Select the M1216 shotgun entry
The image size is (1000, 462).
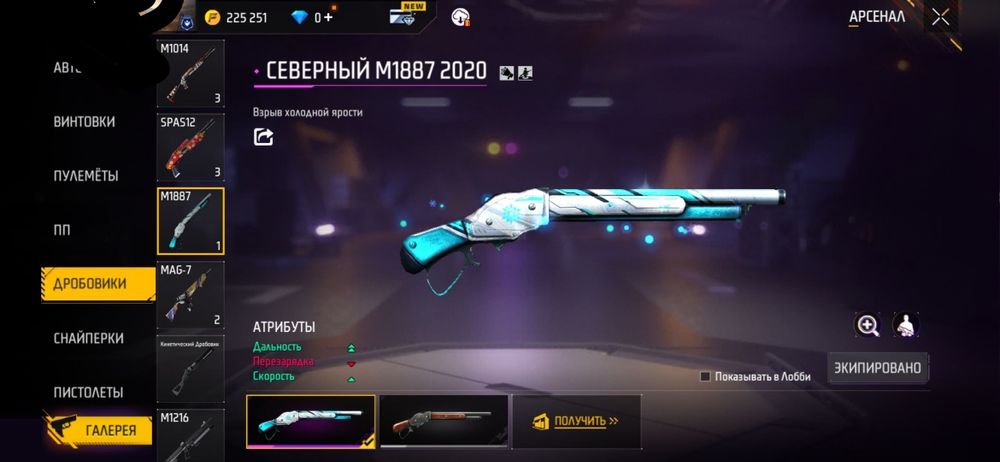click(190, 435)
